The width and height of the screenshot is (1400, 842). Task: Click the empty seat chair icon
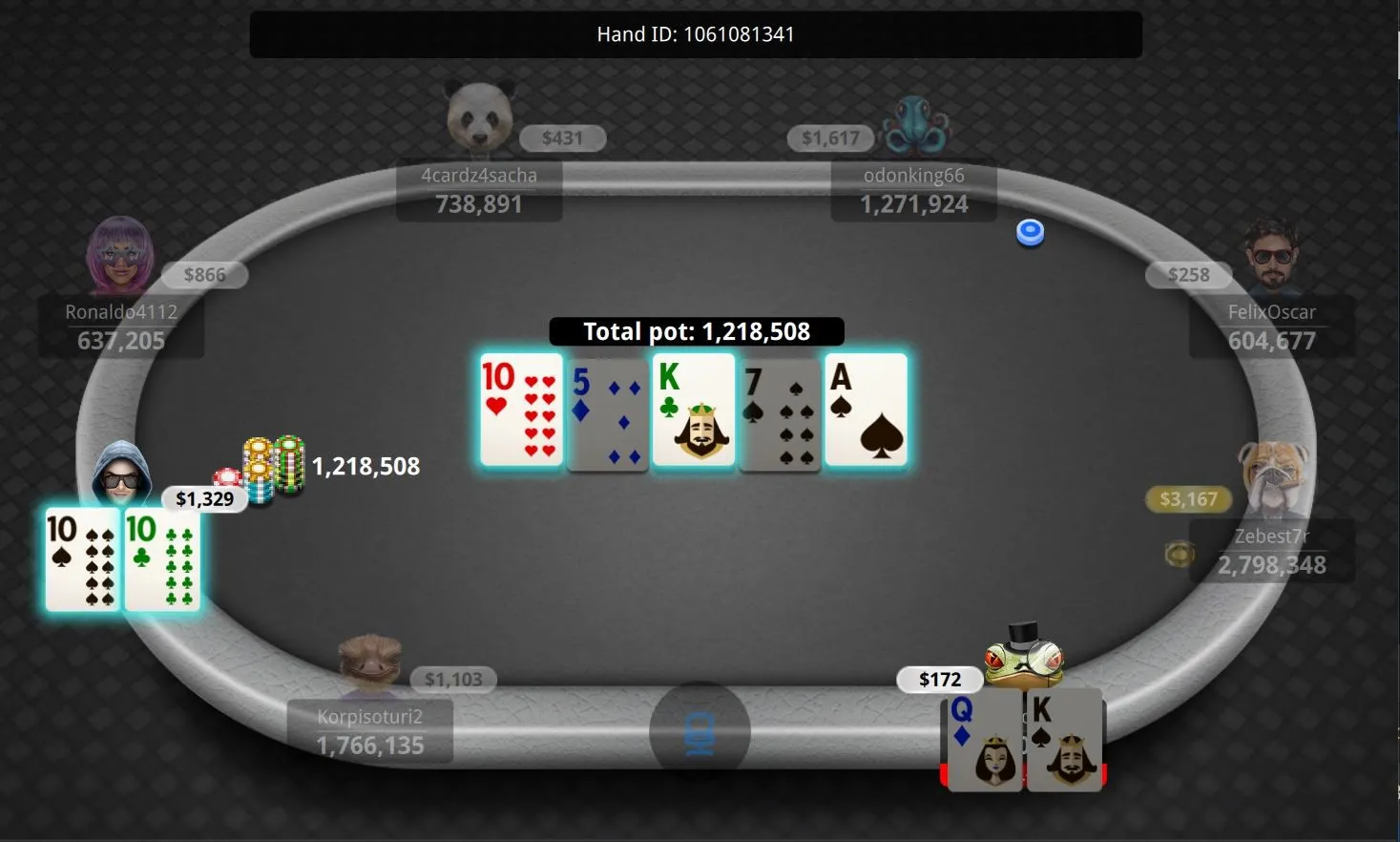[x=700, y=733]
